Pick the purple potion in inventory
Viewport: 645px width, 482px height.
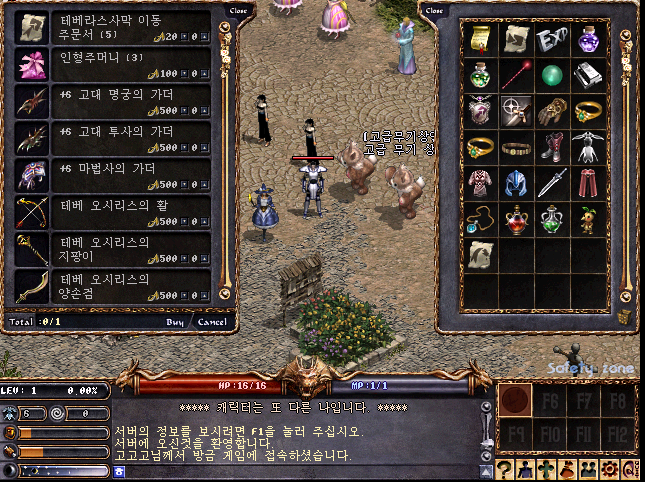pyautogui.click(x=587, y=39)
